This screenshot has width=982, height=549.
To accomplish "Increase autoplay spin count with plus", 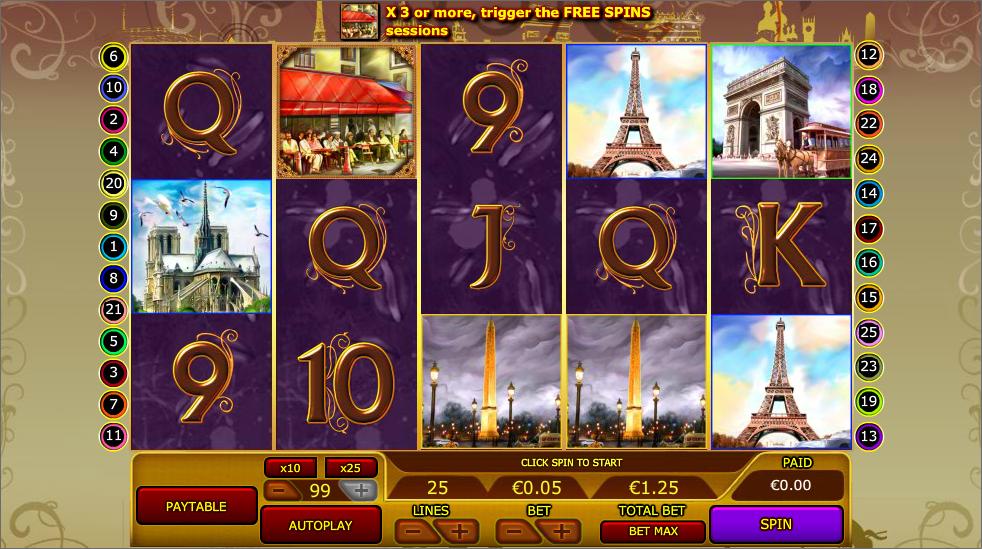I will pyautogui.click(x=359, y=490).
